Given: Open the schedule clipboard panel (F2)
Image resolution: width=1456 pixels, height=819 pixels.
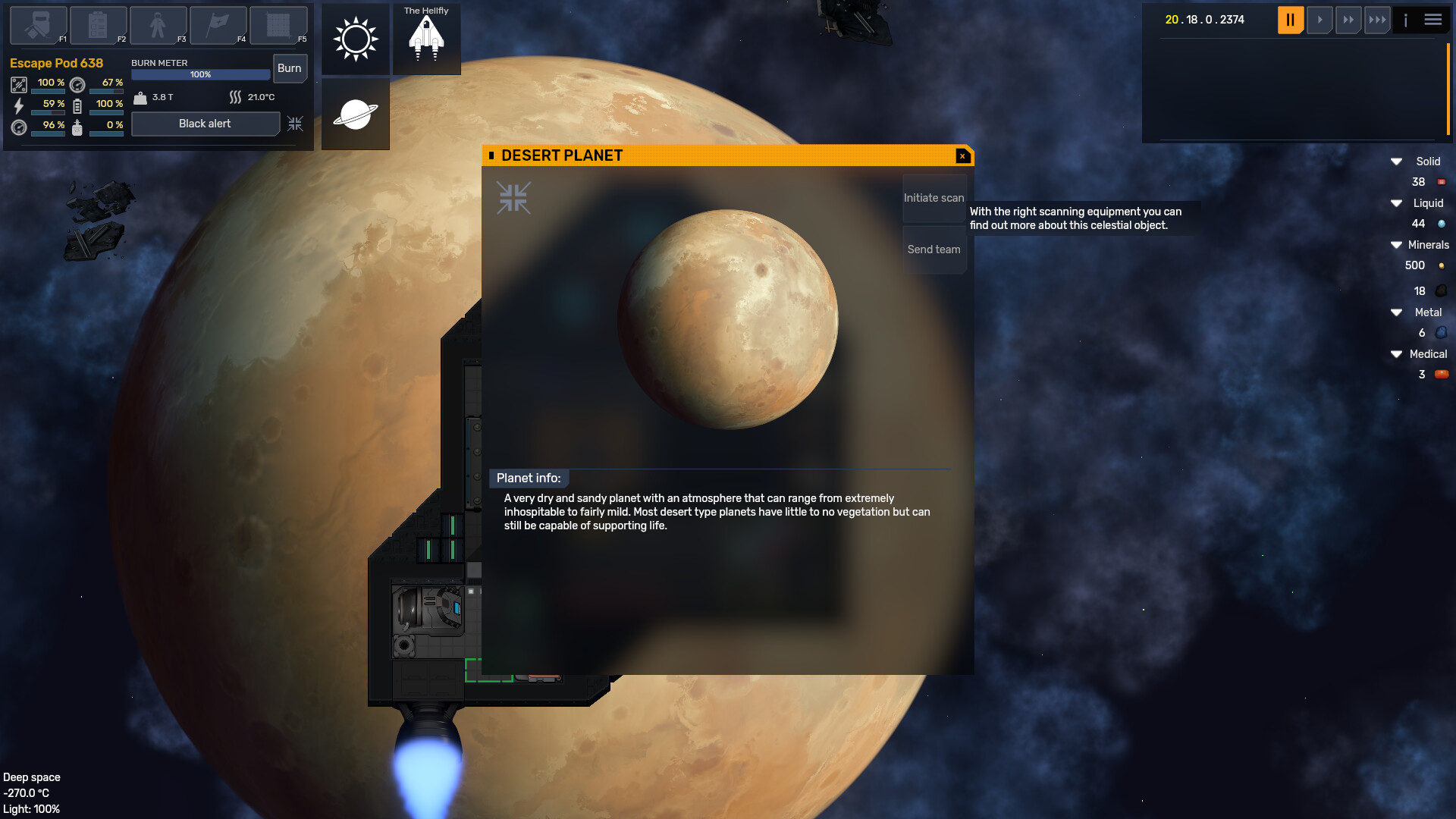Looking at the screenshot, I should [97, 25].
